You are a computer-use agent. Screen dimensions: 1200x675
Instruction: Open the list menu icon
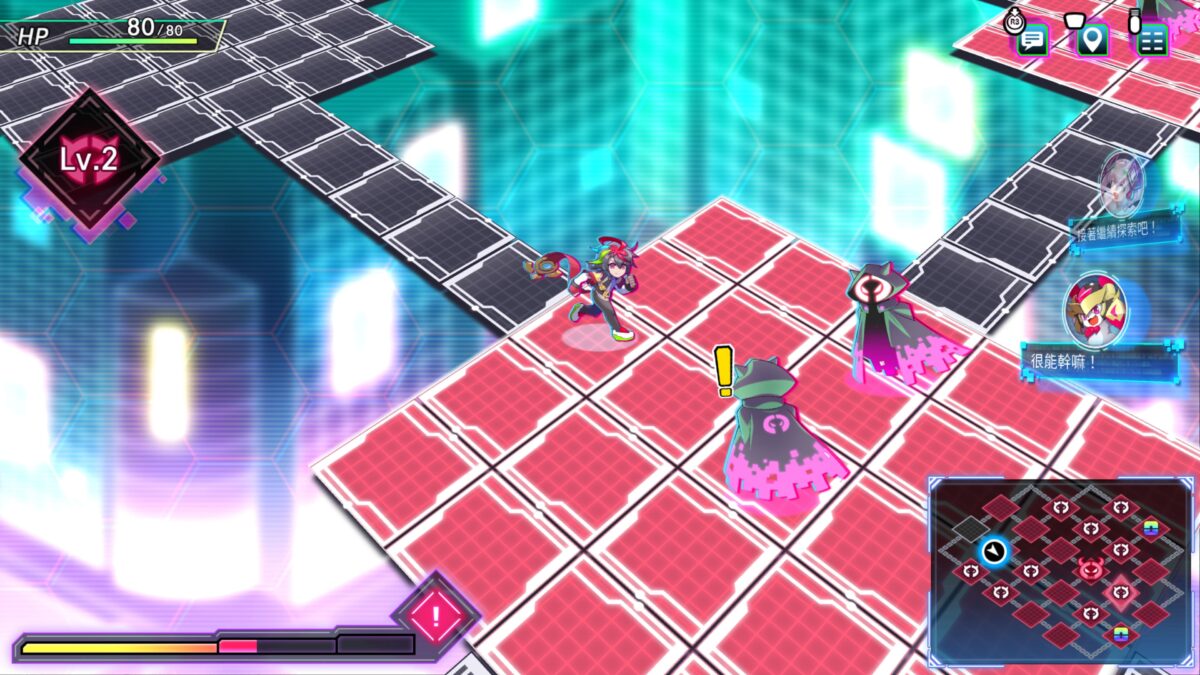pos(1152,40)
